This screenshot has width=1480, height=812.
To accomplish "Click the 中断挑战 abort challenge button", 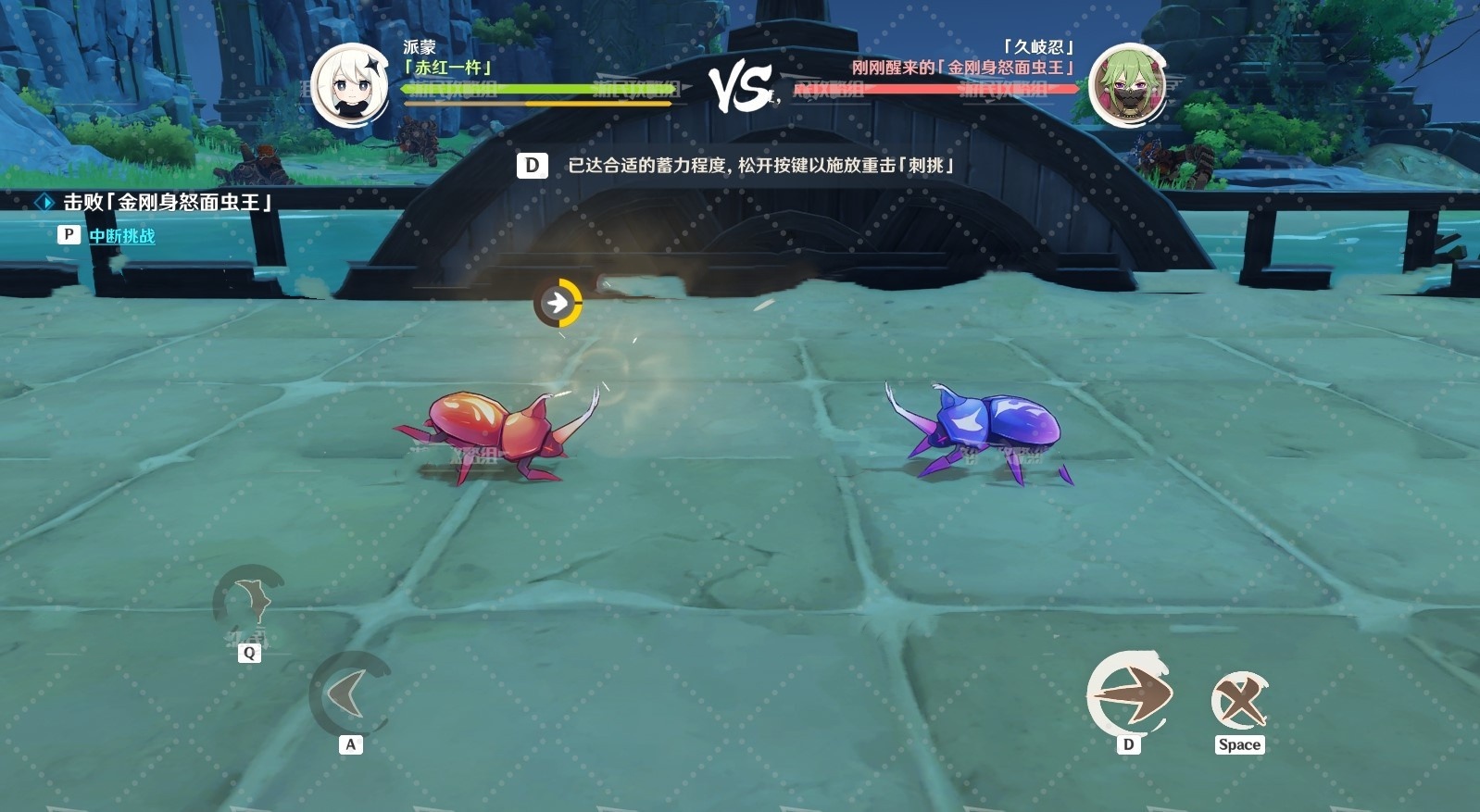I will coord(121,236).
